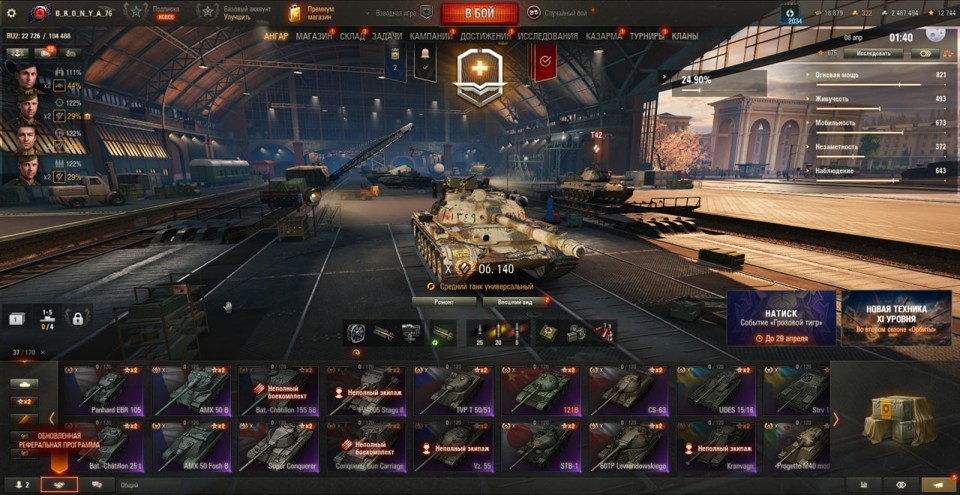Open the НАТИСК event banner
The height and width of the screenshot is (495, 960).
[x=781, y=318]
